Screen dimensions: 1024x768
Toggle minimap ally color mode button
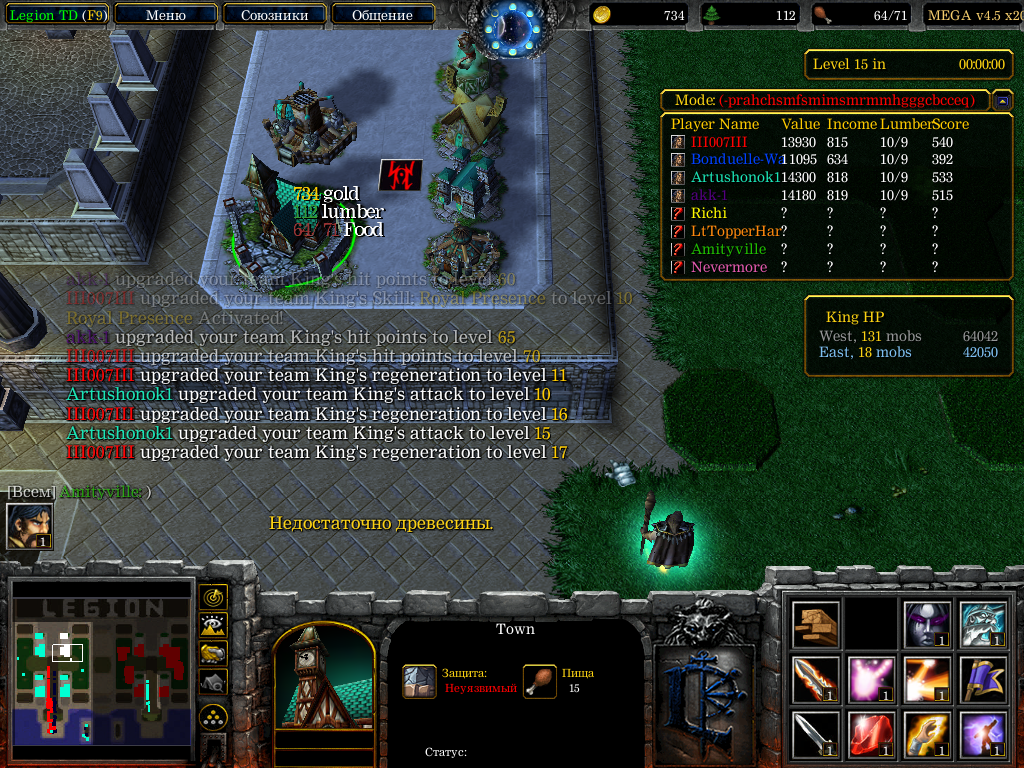point(213,653)
